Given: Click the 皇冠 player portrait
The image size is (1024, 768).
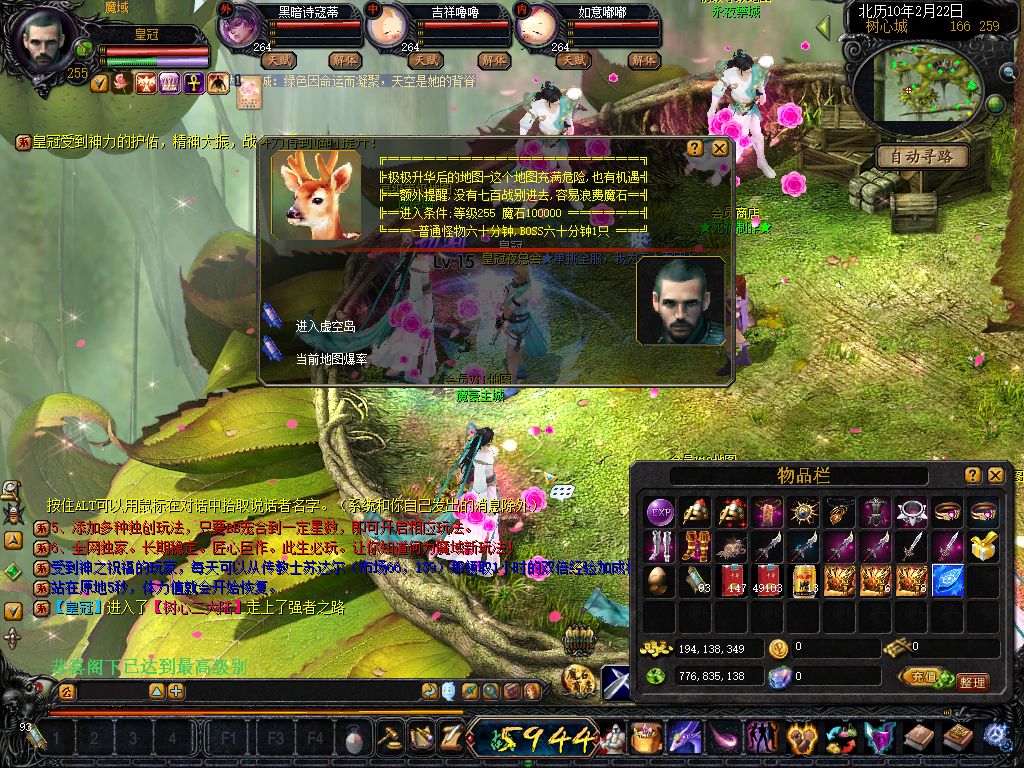Looking at the screenshot, I should (x=45, y=40).
